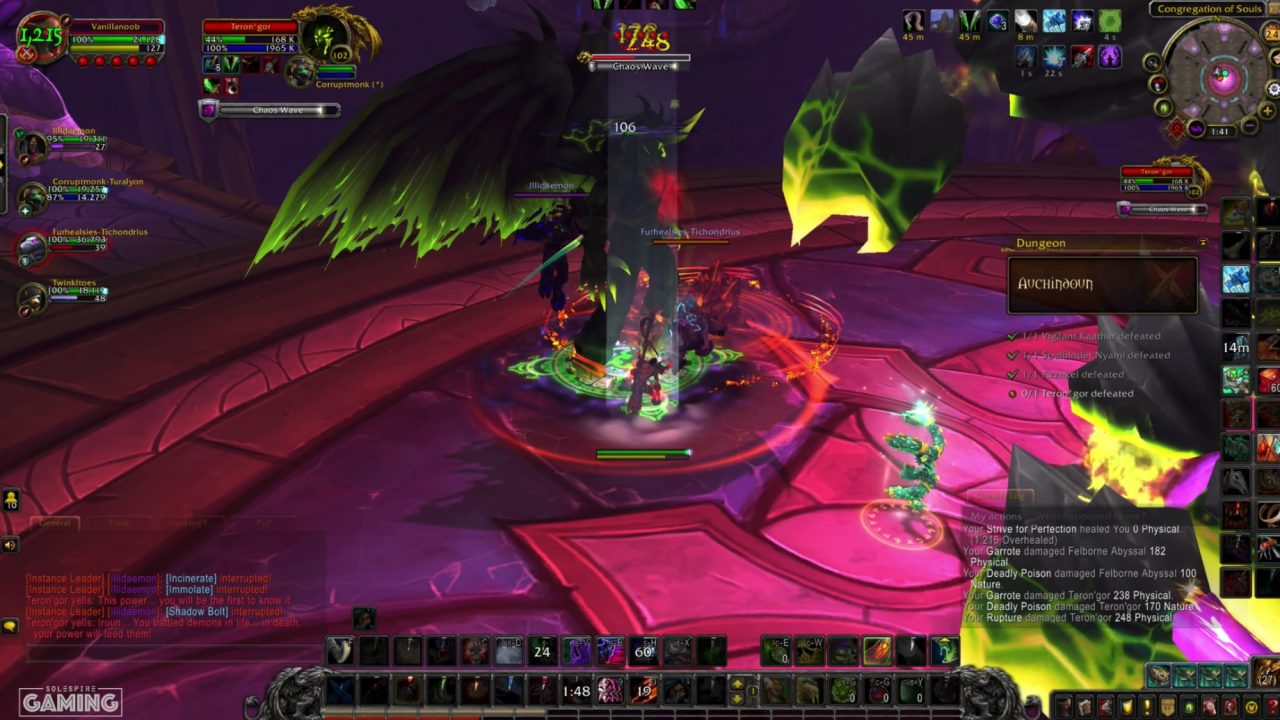
Task: Switch to the Trade chat tab
Action: tap(119, 522)
